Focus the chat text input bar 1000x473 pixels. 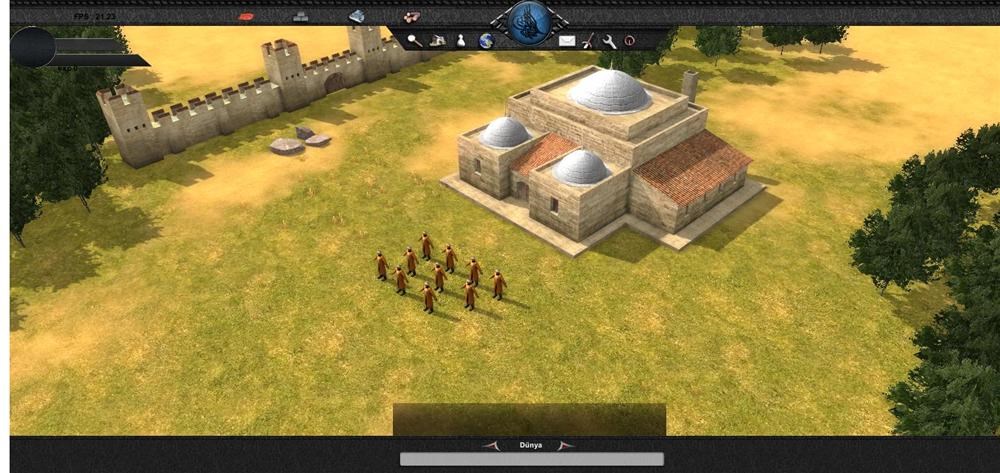tap(517, 459)
